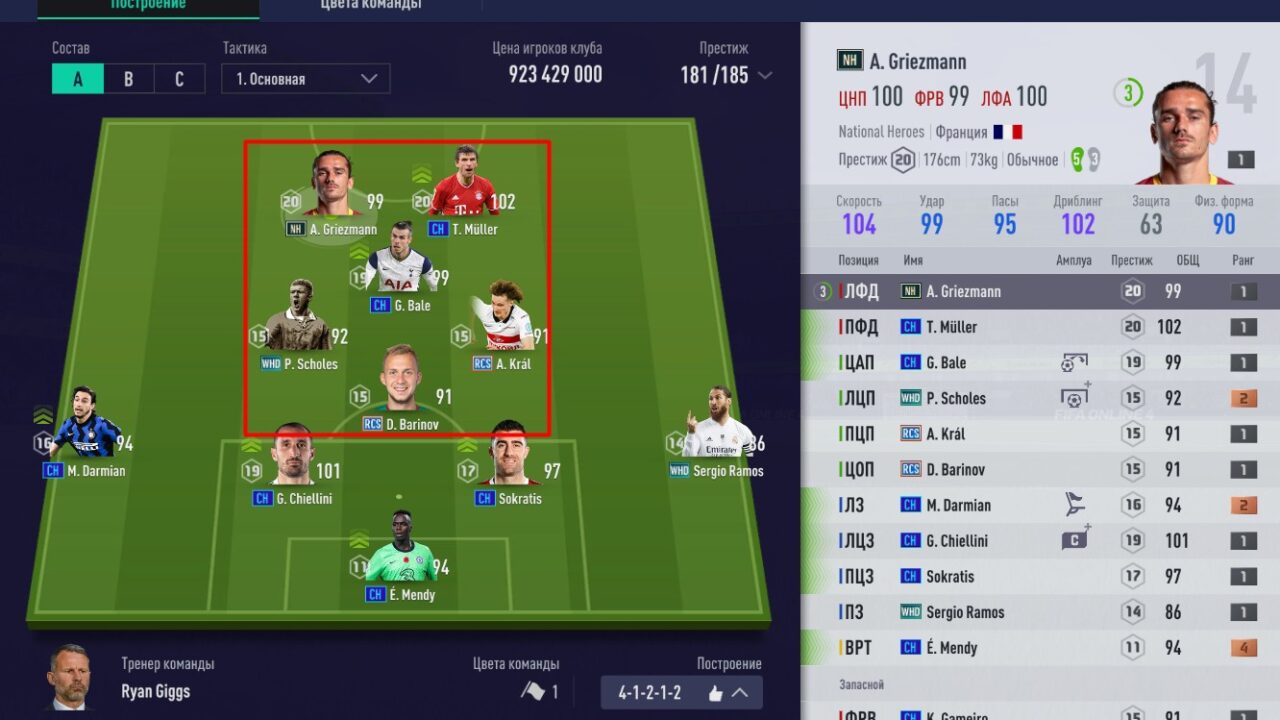
Task: Keep squad A active
Action: click(77, 78)
